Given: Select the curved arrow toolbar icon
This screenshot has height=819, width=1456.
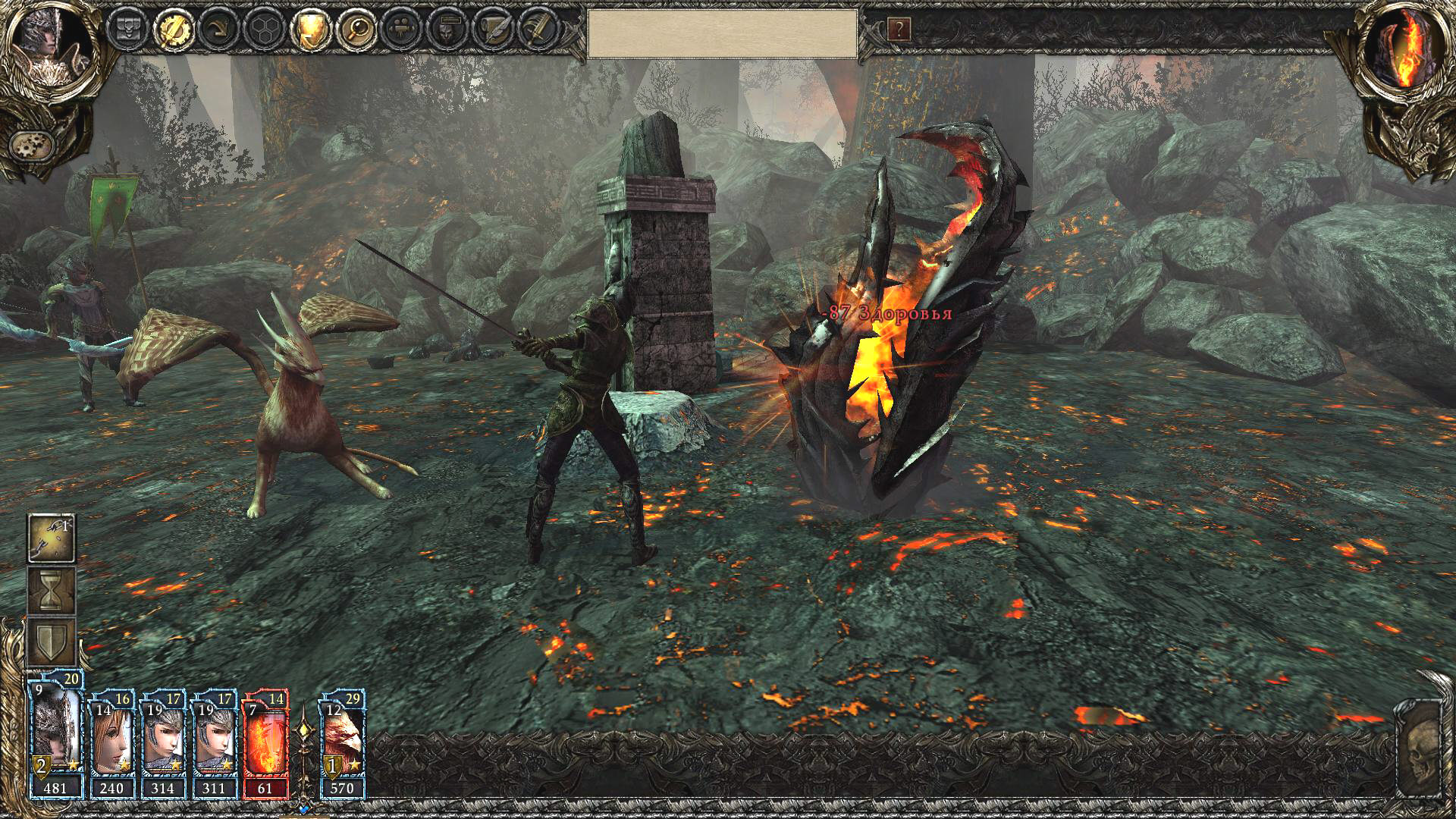Looking at the screenshot, I should (x=219, y=30).
